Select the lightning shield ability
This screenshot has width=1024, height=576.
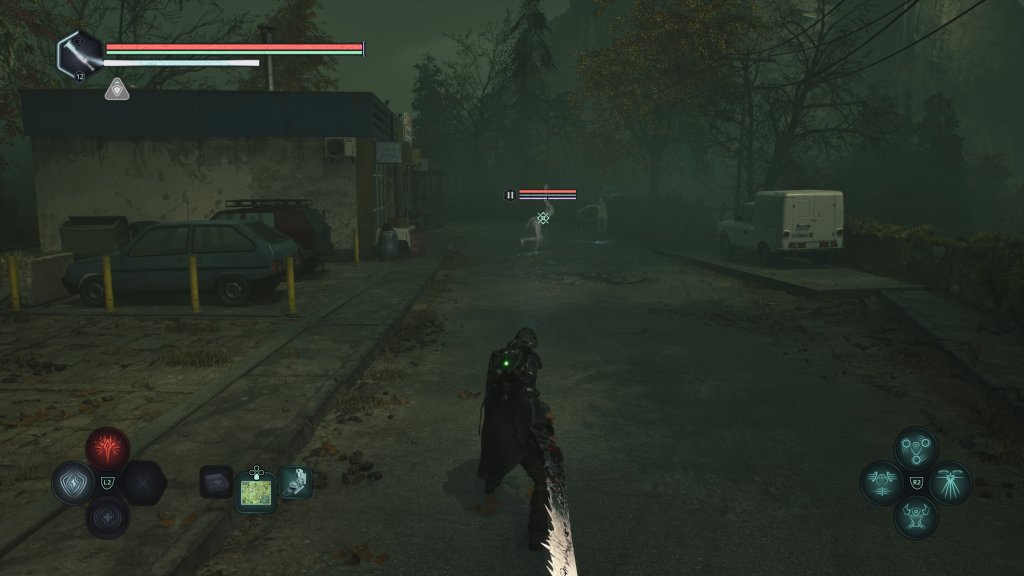point(72,483)
